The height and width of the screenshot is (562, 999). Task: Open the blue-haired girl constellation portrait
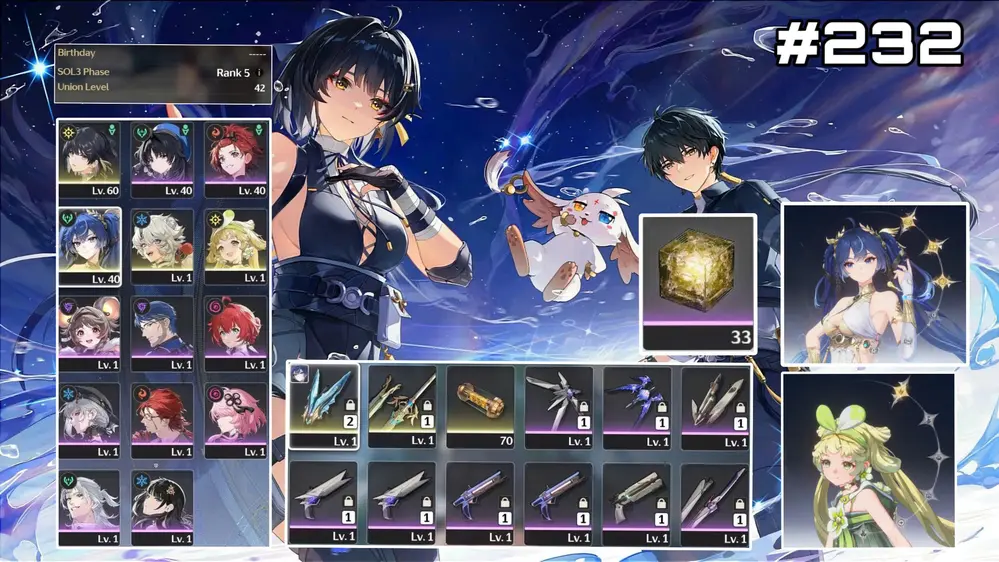pos(874,285)
